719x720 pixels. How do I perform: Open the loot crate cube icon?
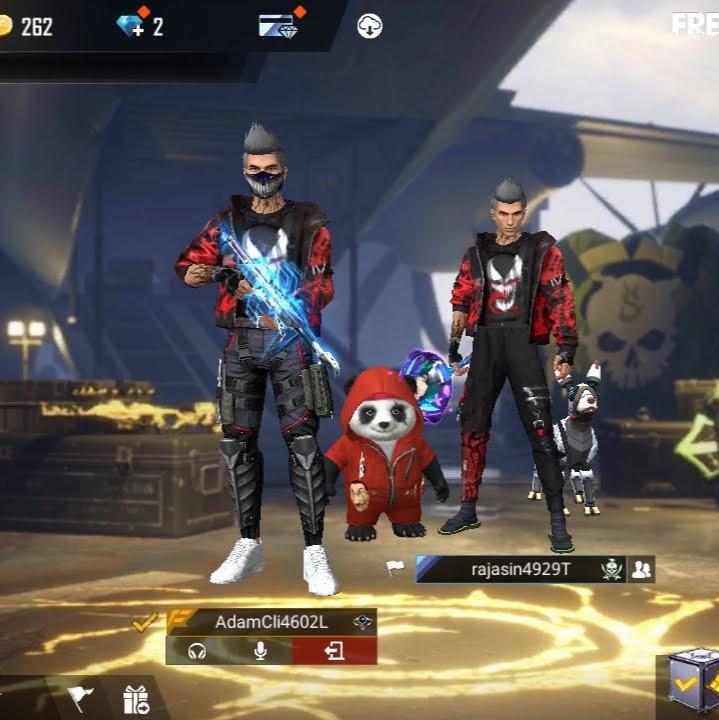point(692,685)
